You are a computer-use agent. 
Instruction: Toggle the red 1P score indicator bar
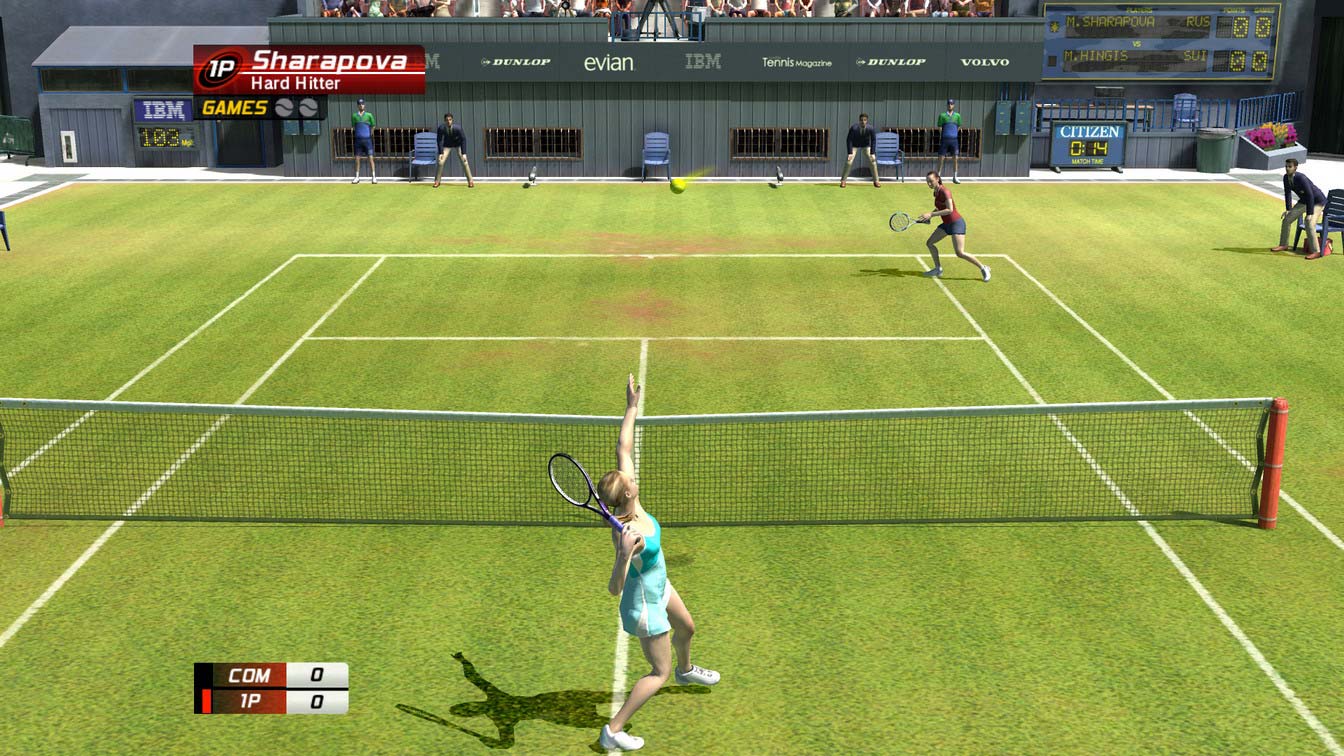(206, 697)
